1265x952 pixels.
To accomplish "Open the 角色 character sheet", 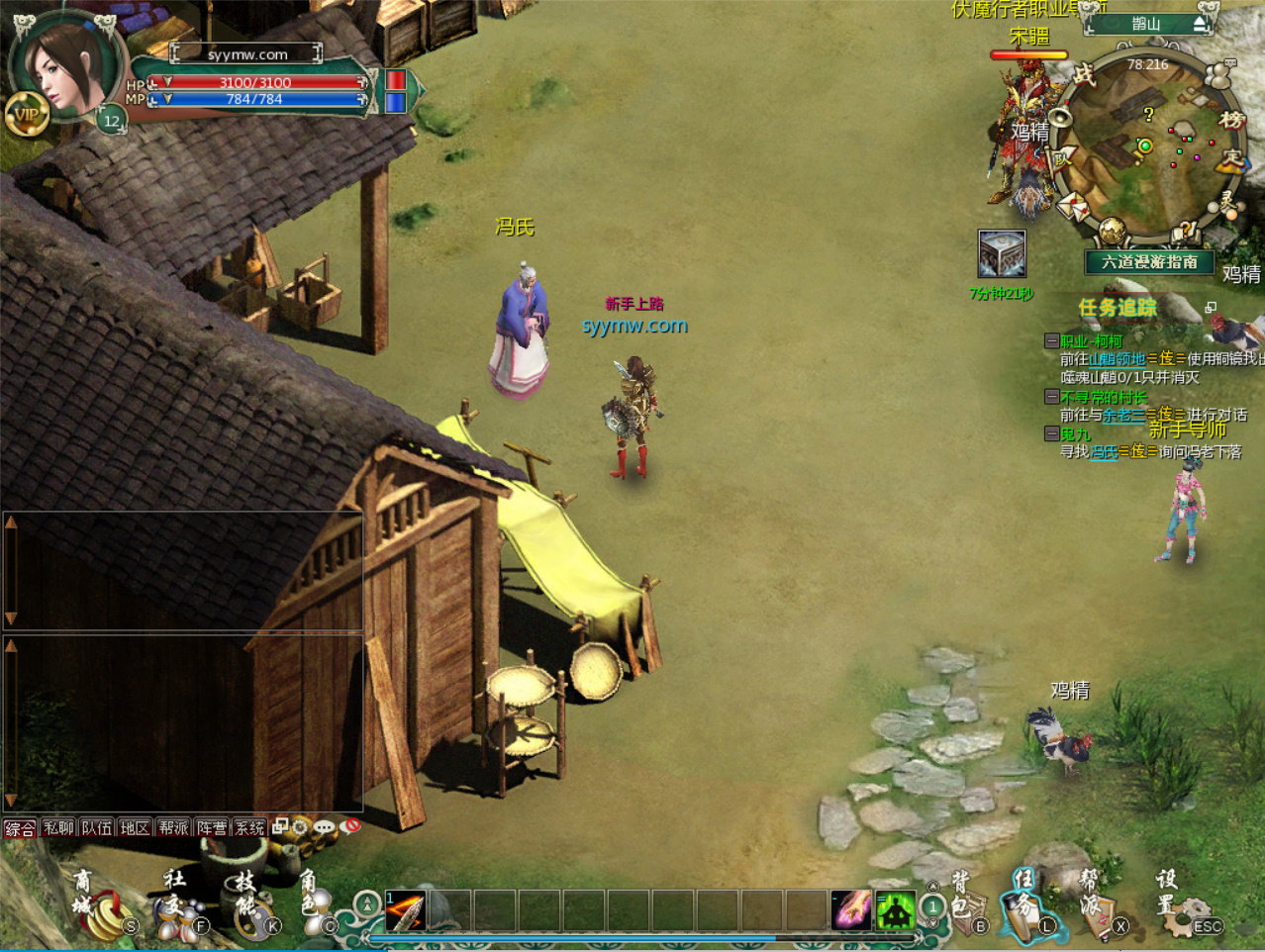I will (317, 904).
